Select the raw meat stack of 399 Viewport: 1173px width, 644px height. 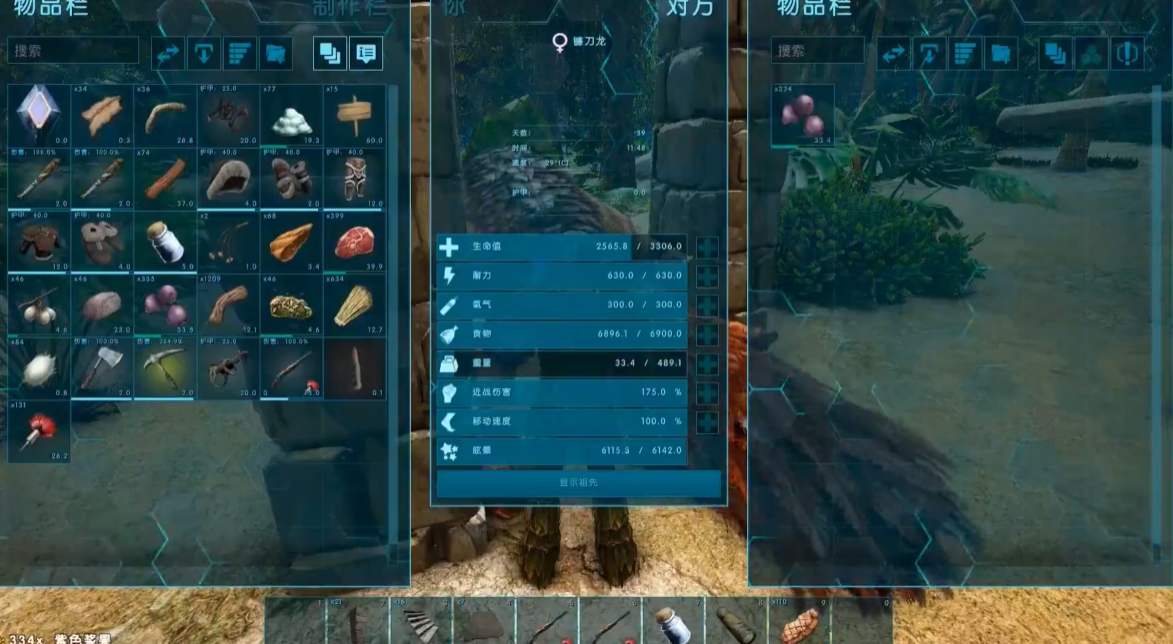(354, 243)
